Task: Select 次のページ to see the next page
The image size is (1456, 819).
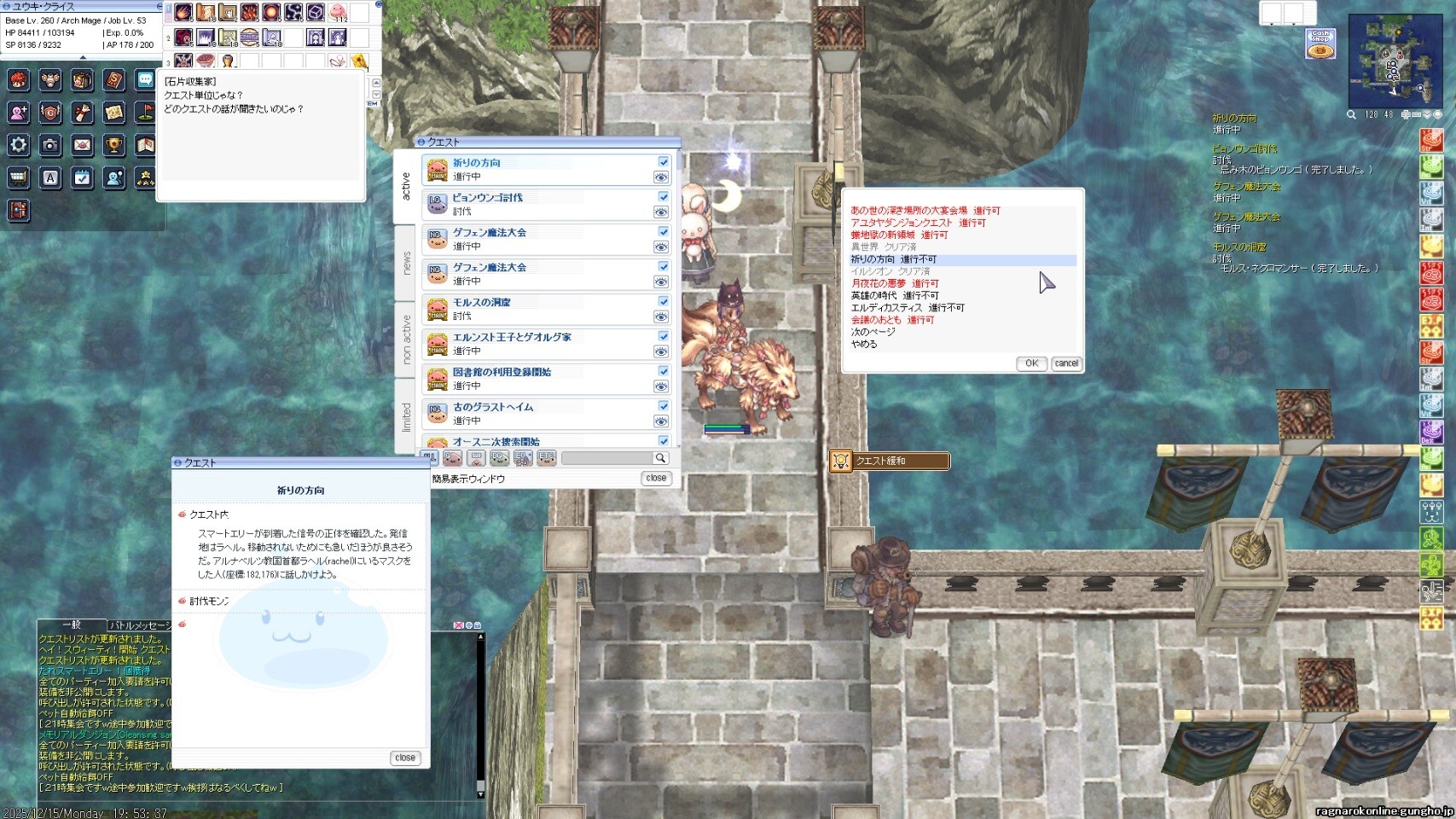Action: 873,332
